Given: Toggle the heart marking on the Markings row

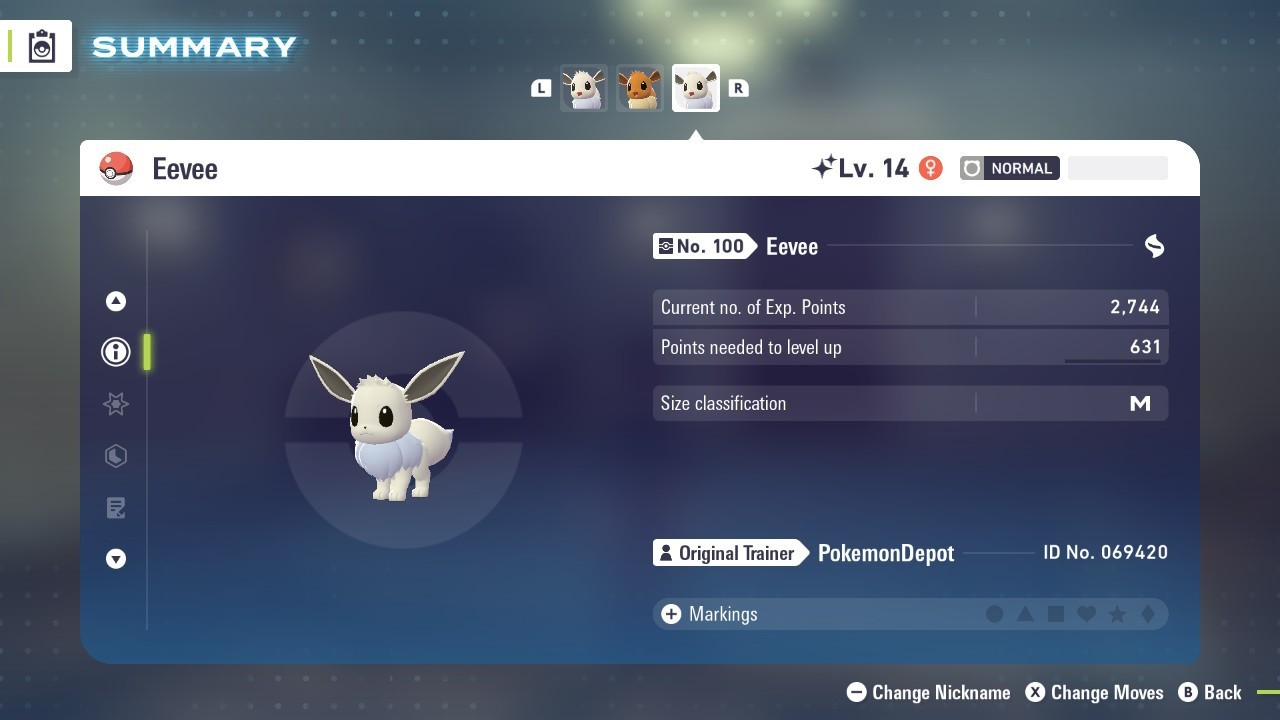Looking at the screenshot, I should (x=1086, y=613).
